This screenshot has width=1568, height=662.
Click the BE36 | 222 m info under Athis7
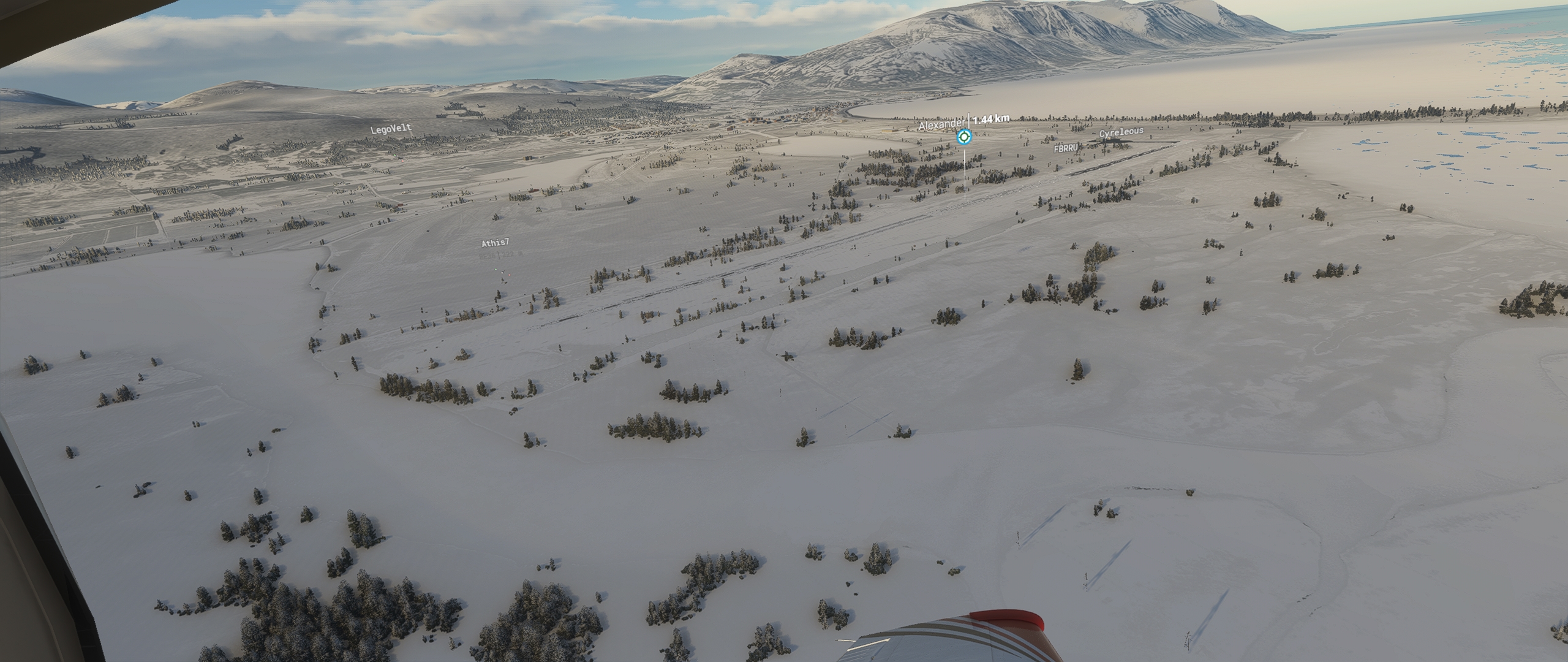tap(500, 254)
